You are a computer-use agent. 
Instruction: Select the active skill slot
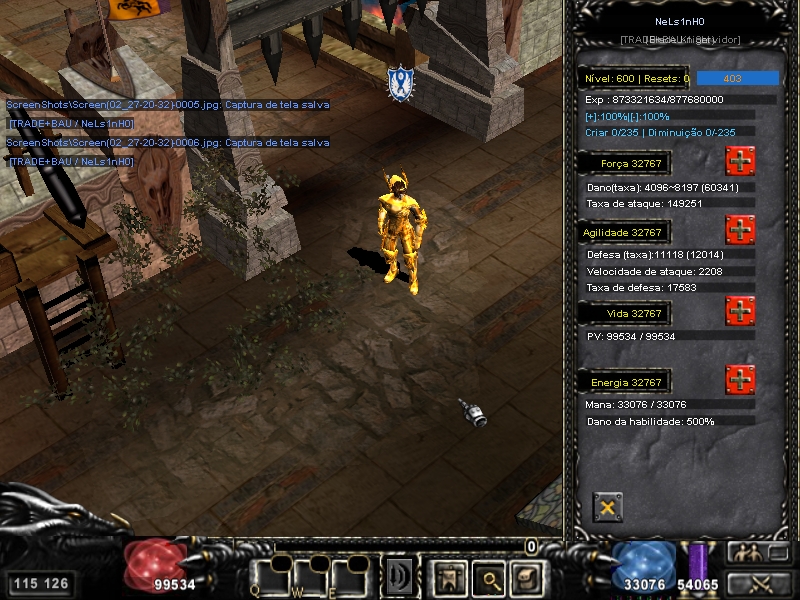(400, 577)
